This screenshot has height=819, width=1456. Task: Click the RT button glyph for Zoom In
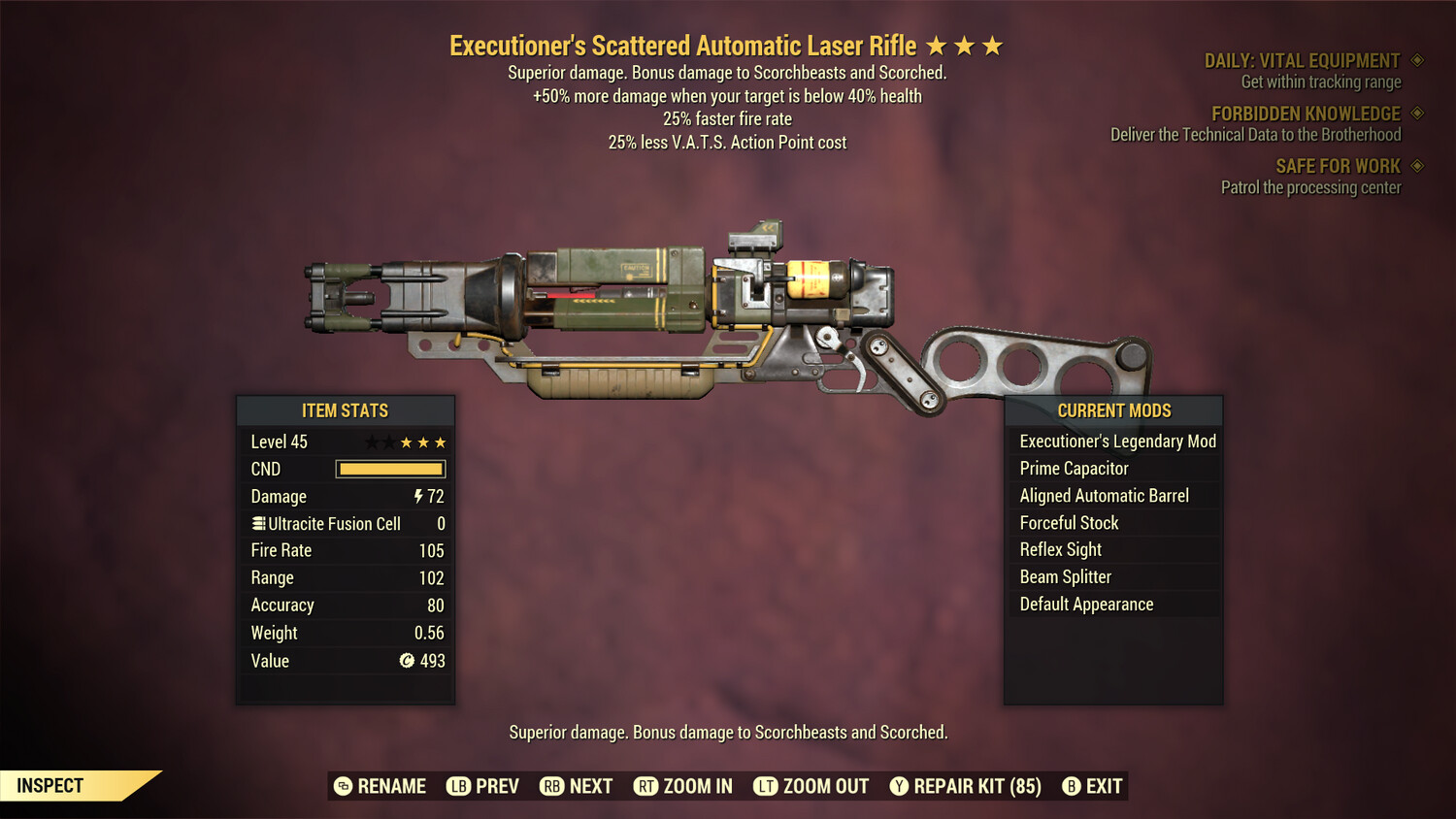645,786
